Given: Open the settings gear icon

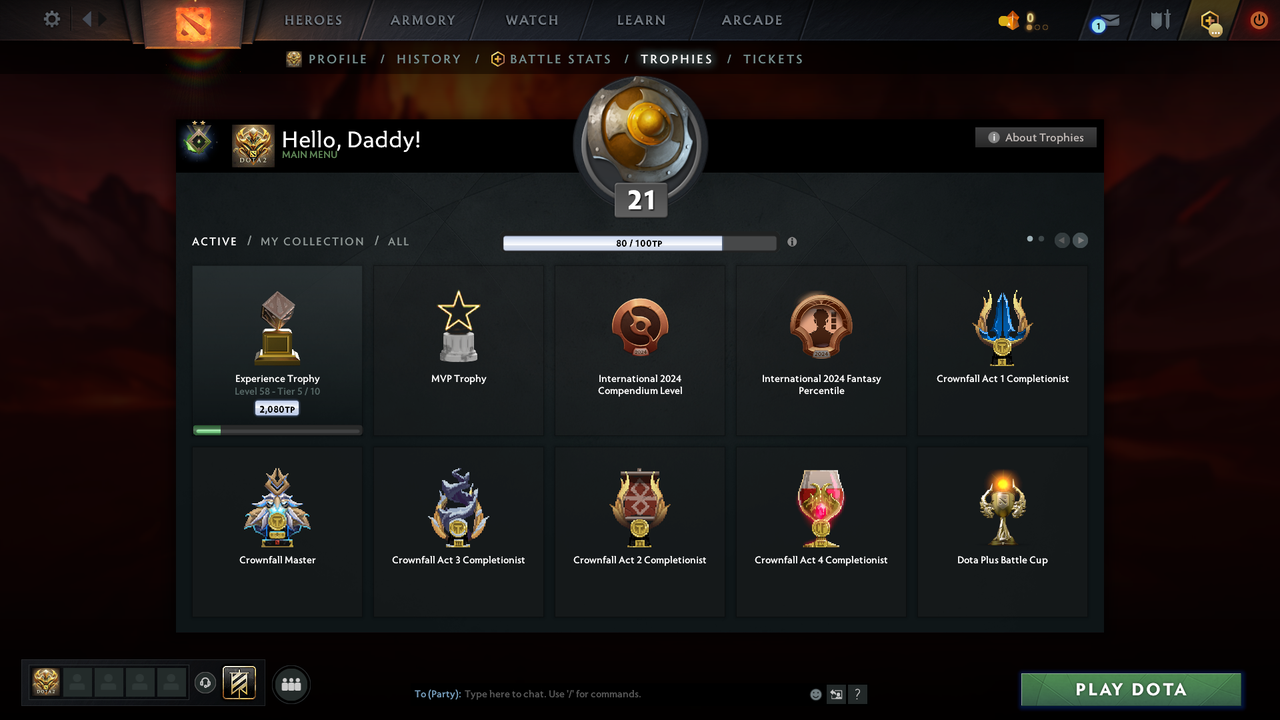Looking at the screenshot, I should coord(50,19).
